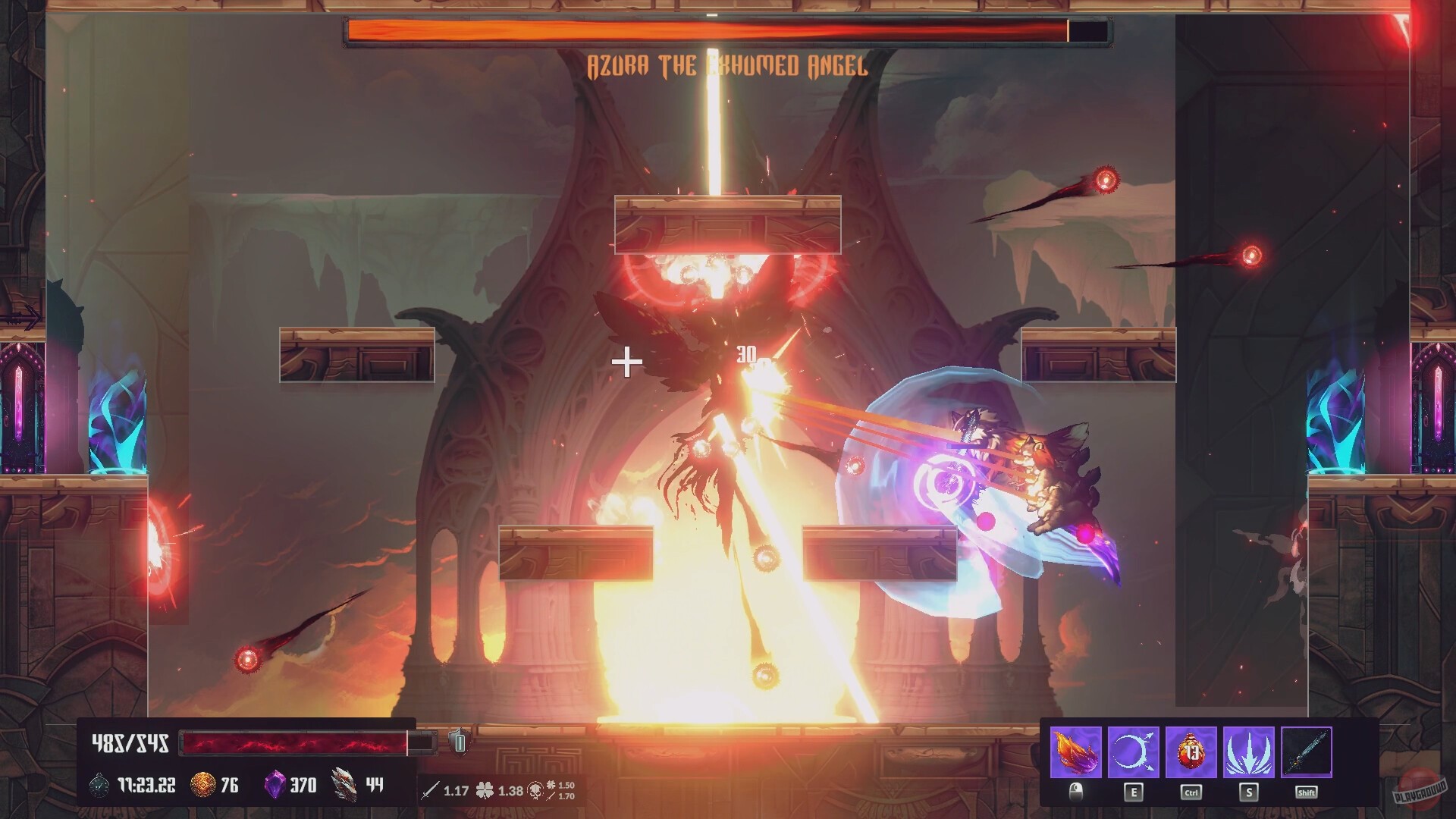Activate the ice spikes ability icon

1249,752
